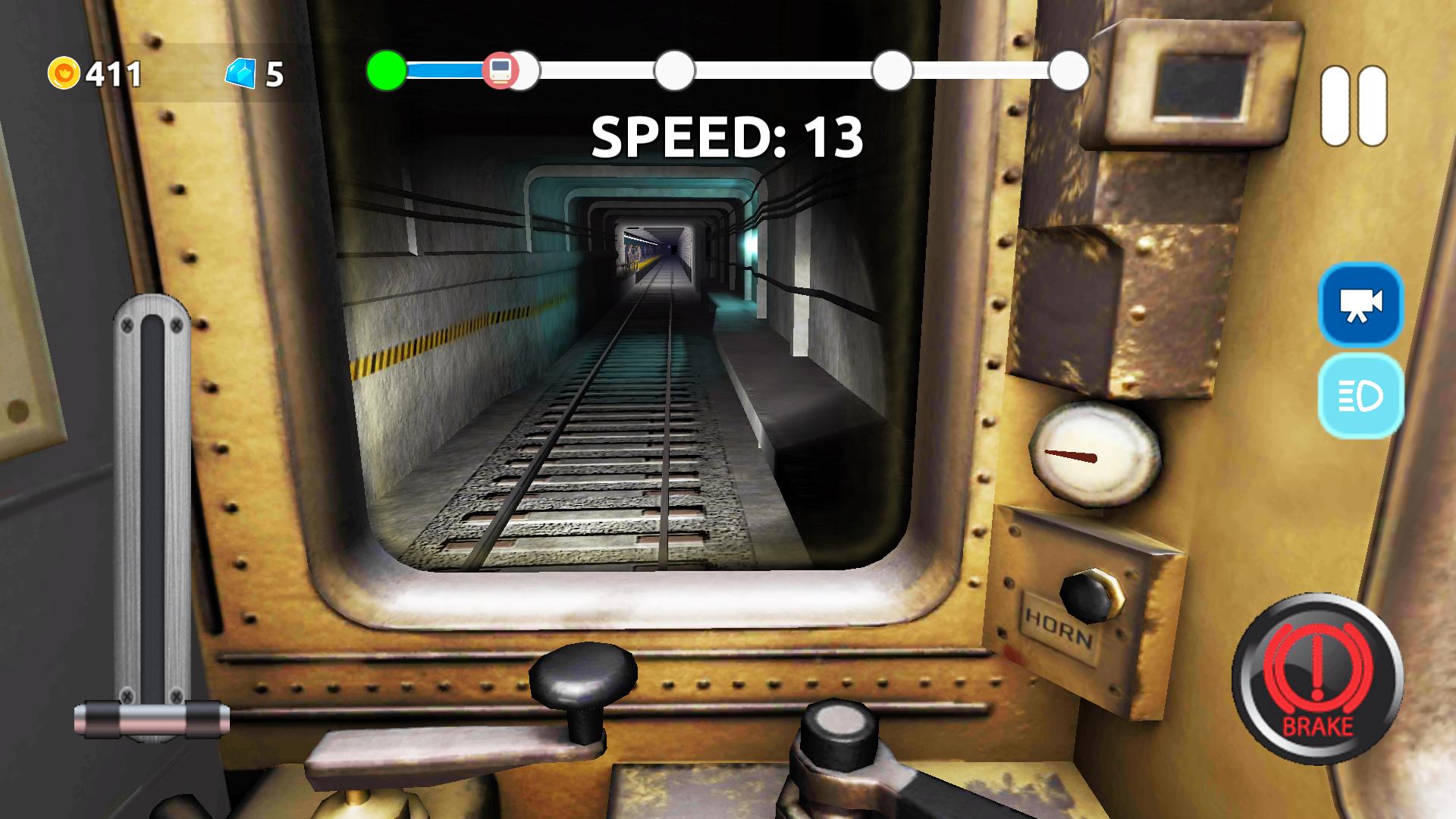Image resolution: width=1456 pixels, height=819 pixels.
Task: Tap the coin balance icon
Action: point(64,74)
